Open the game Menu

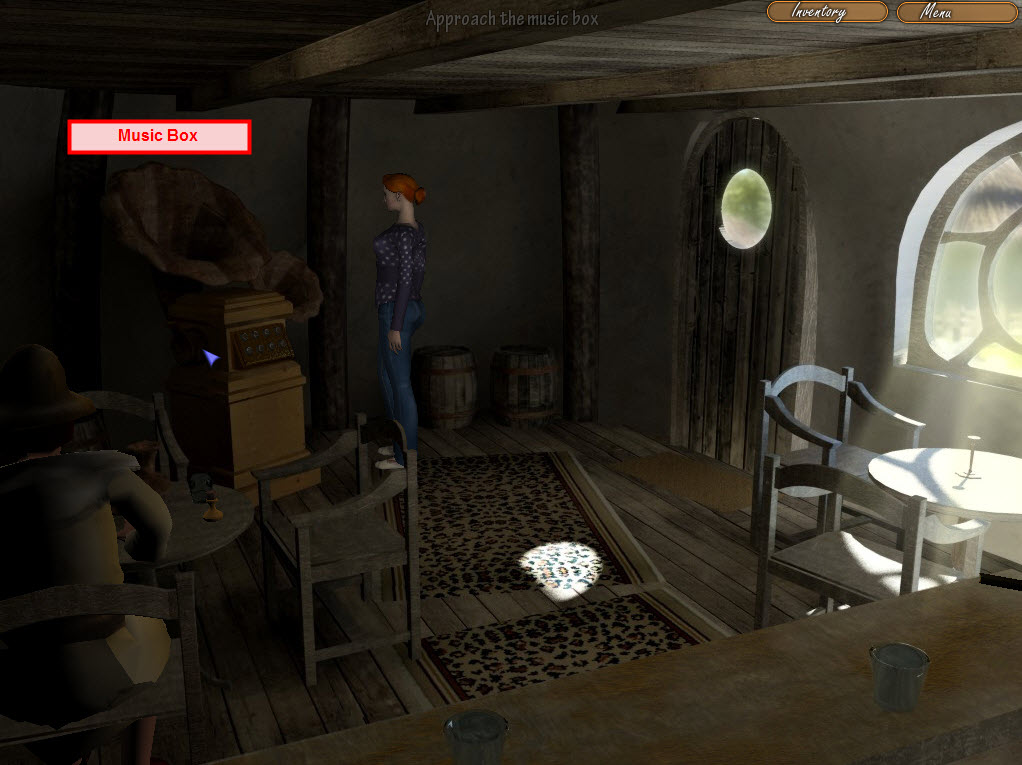point(956,12)
